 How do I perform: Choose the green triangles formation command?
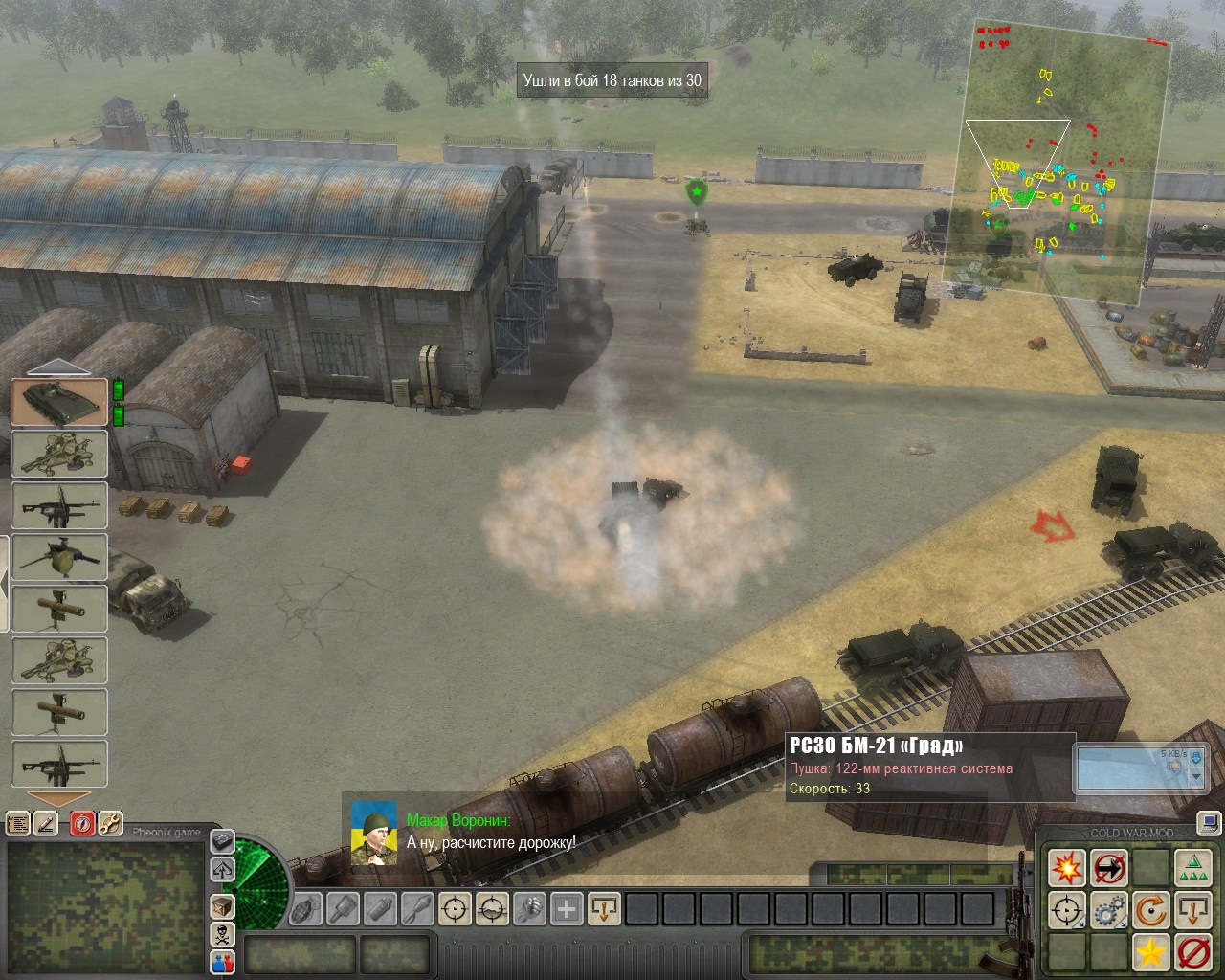pyautogui.click(x=1193, y=868)
